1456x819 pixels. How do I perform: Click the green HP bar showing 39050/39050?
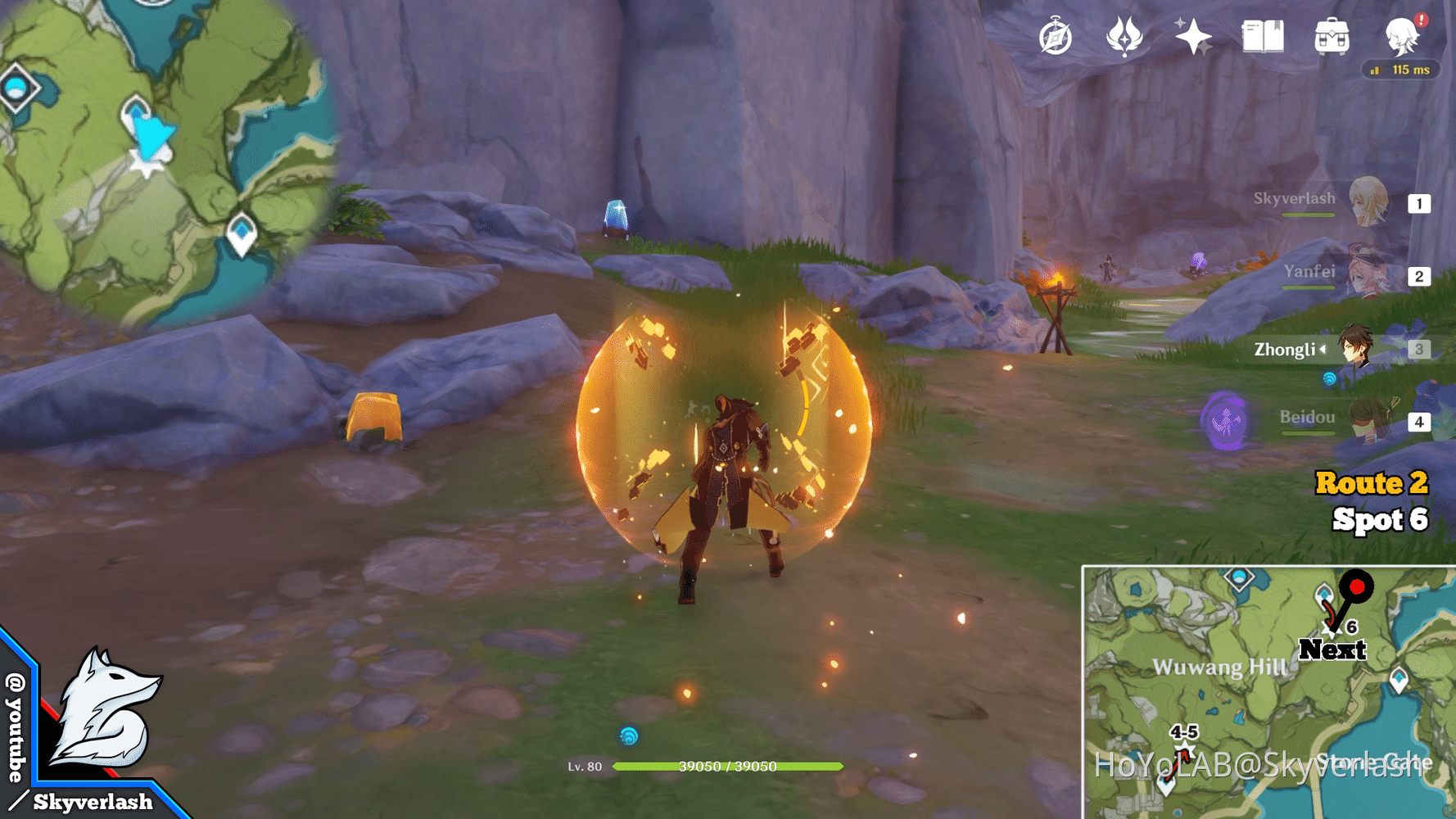point(727,767)
